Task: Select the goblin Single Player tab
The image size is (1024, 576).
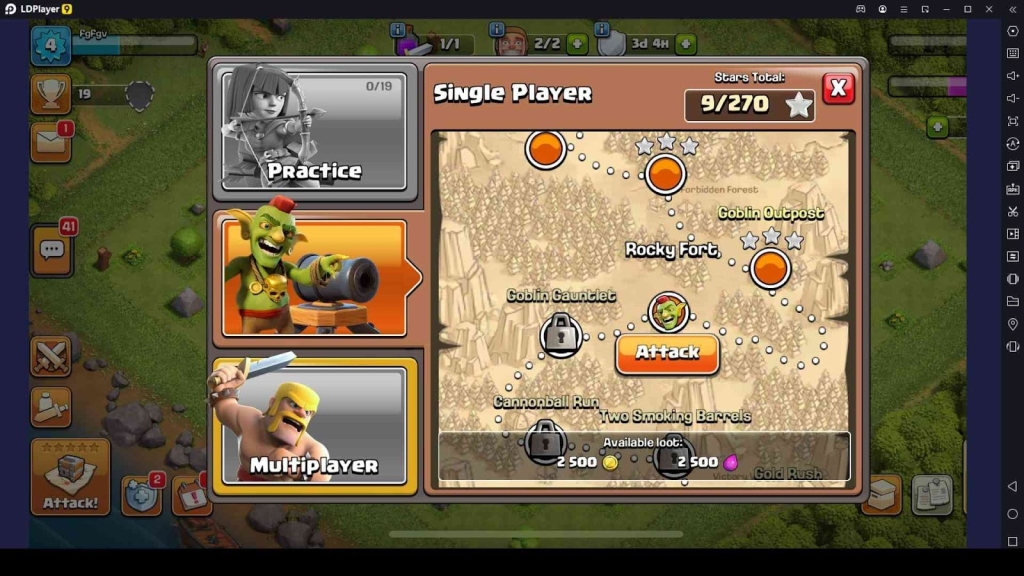Action: (x=314, y=277)
